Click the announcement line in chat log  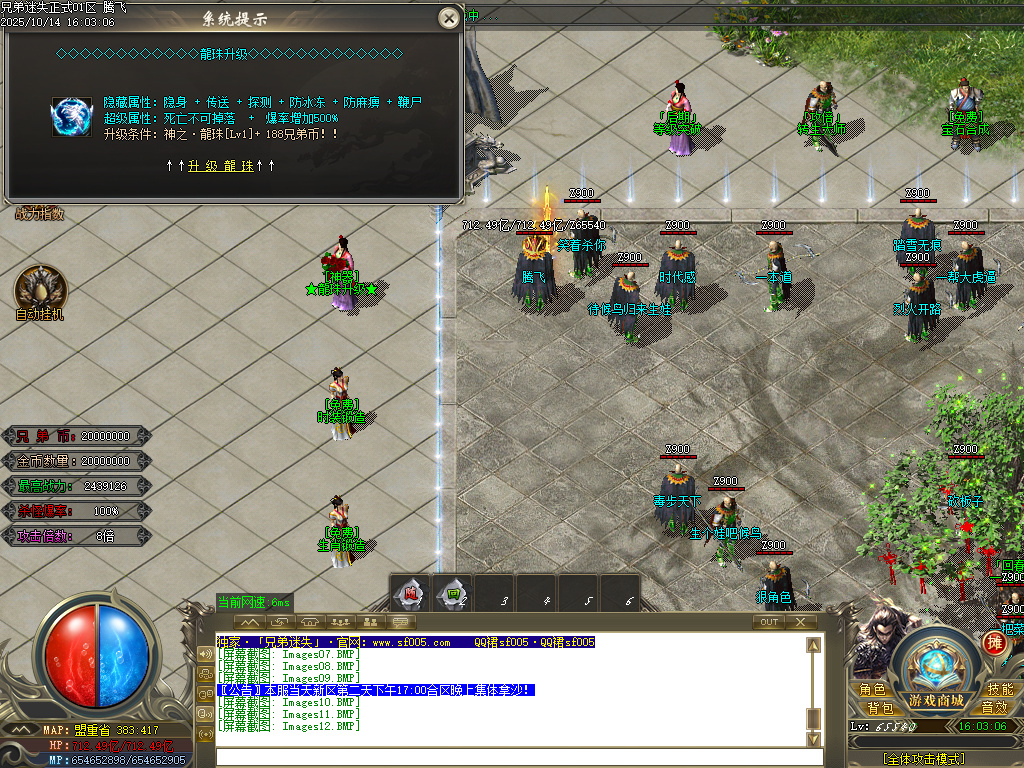coord(374,690)
